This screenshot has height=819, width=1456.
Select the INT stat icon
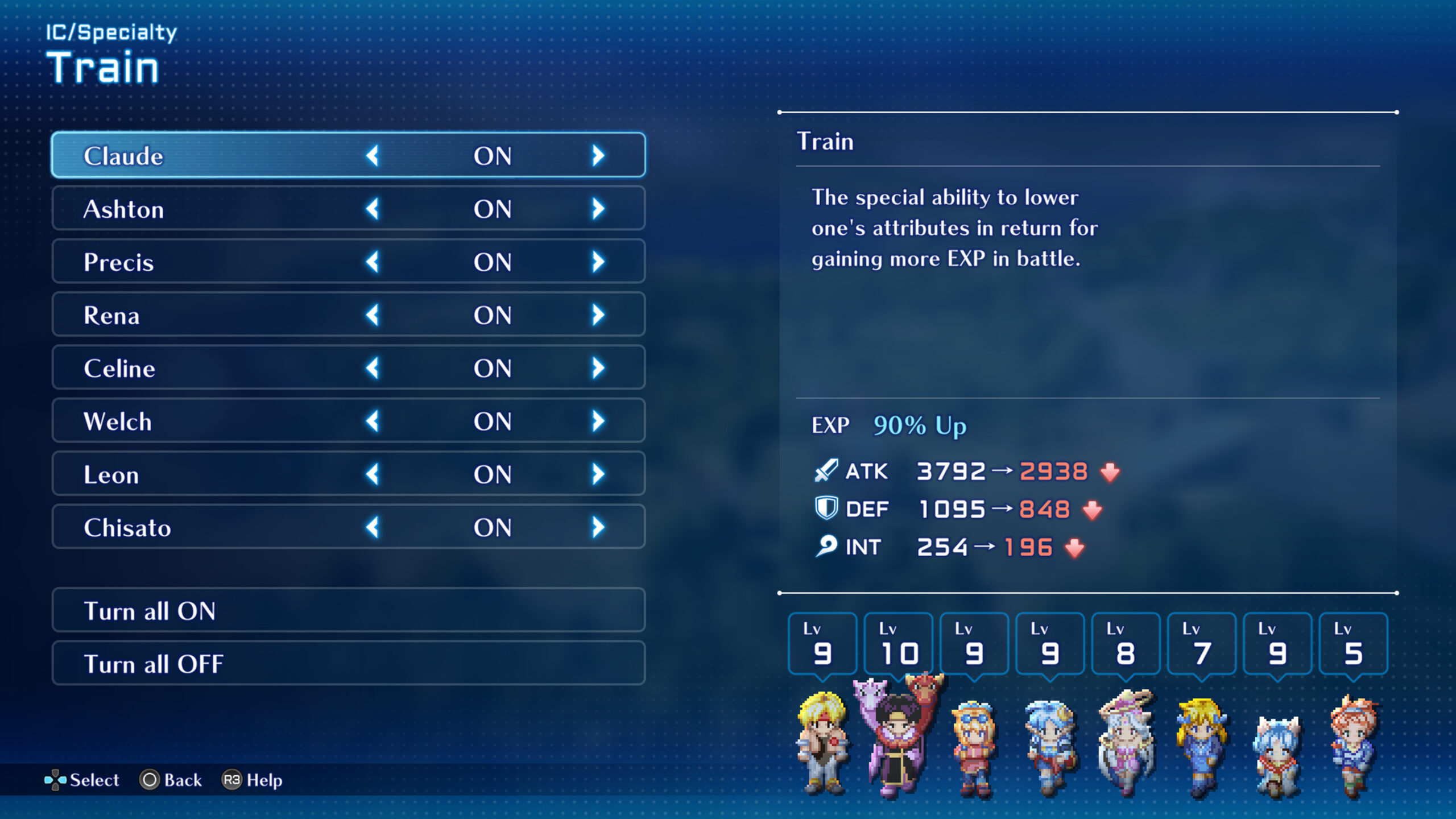point(825,547)
